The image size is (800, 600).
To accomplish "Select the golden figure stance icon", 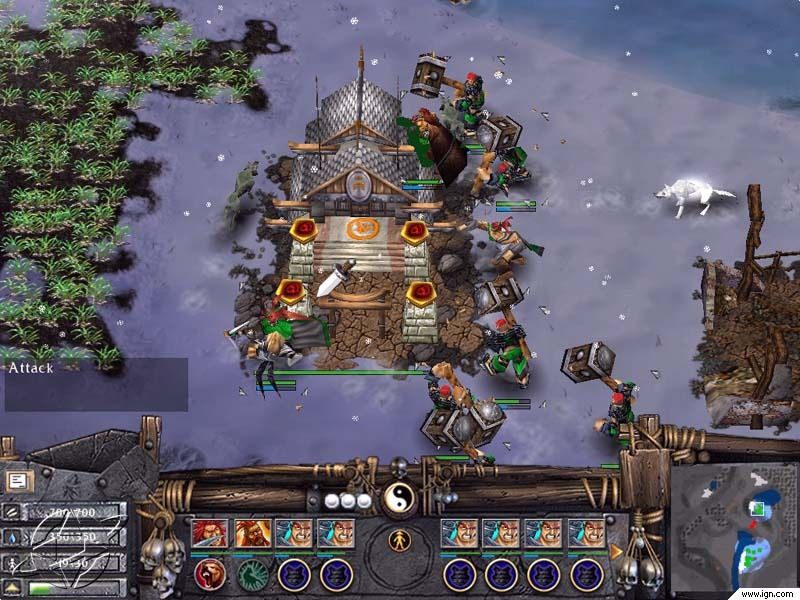I will 400,541.
